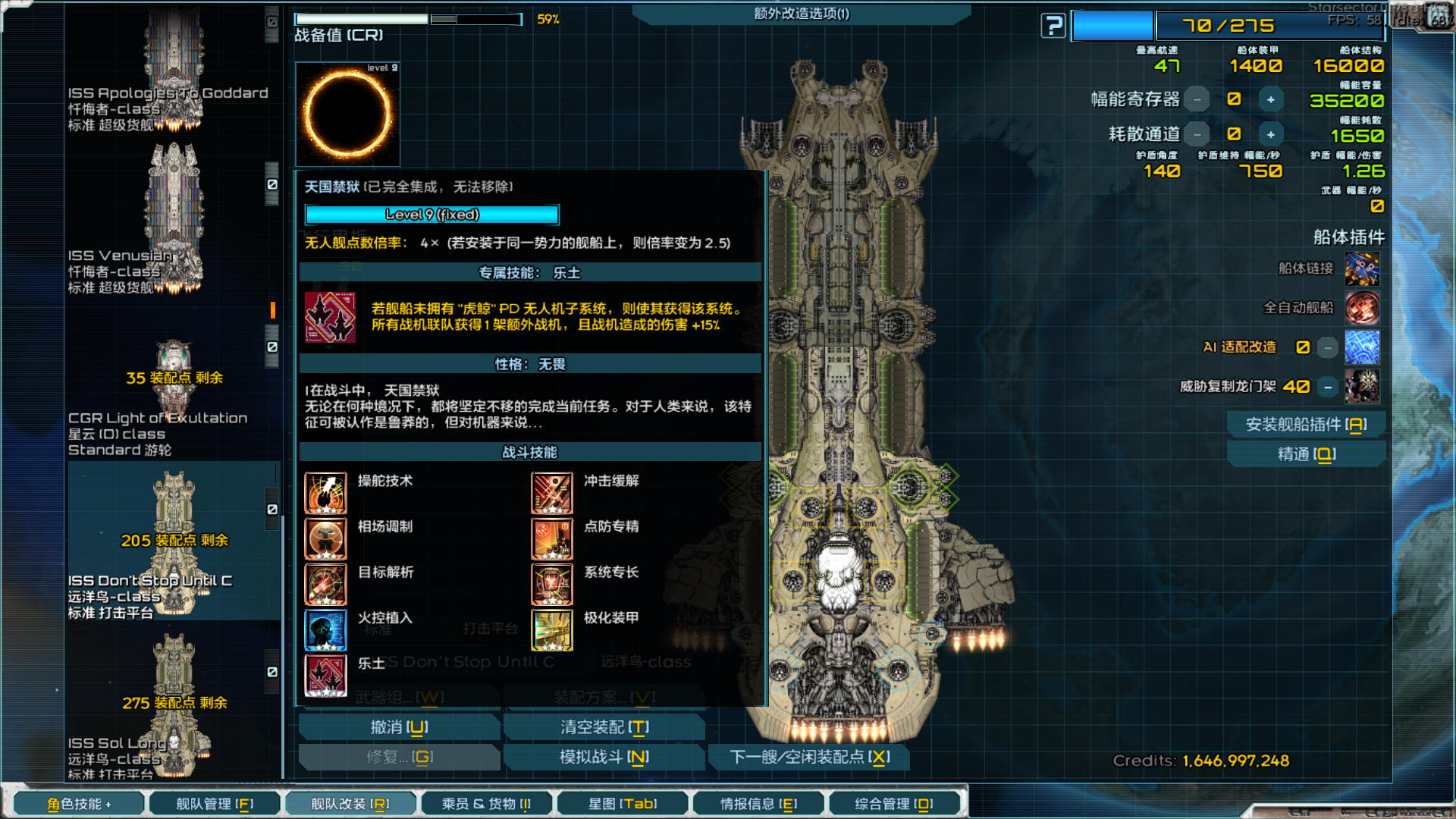The height and width of the screenshot is (819, 1456).
Task: Open the 全自动舰船 hullmod icon
Action: click(1361, 309)
